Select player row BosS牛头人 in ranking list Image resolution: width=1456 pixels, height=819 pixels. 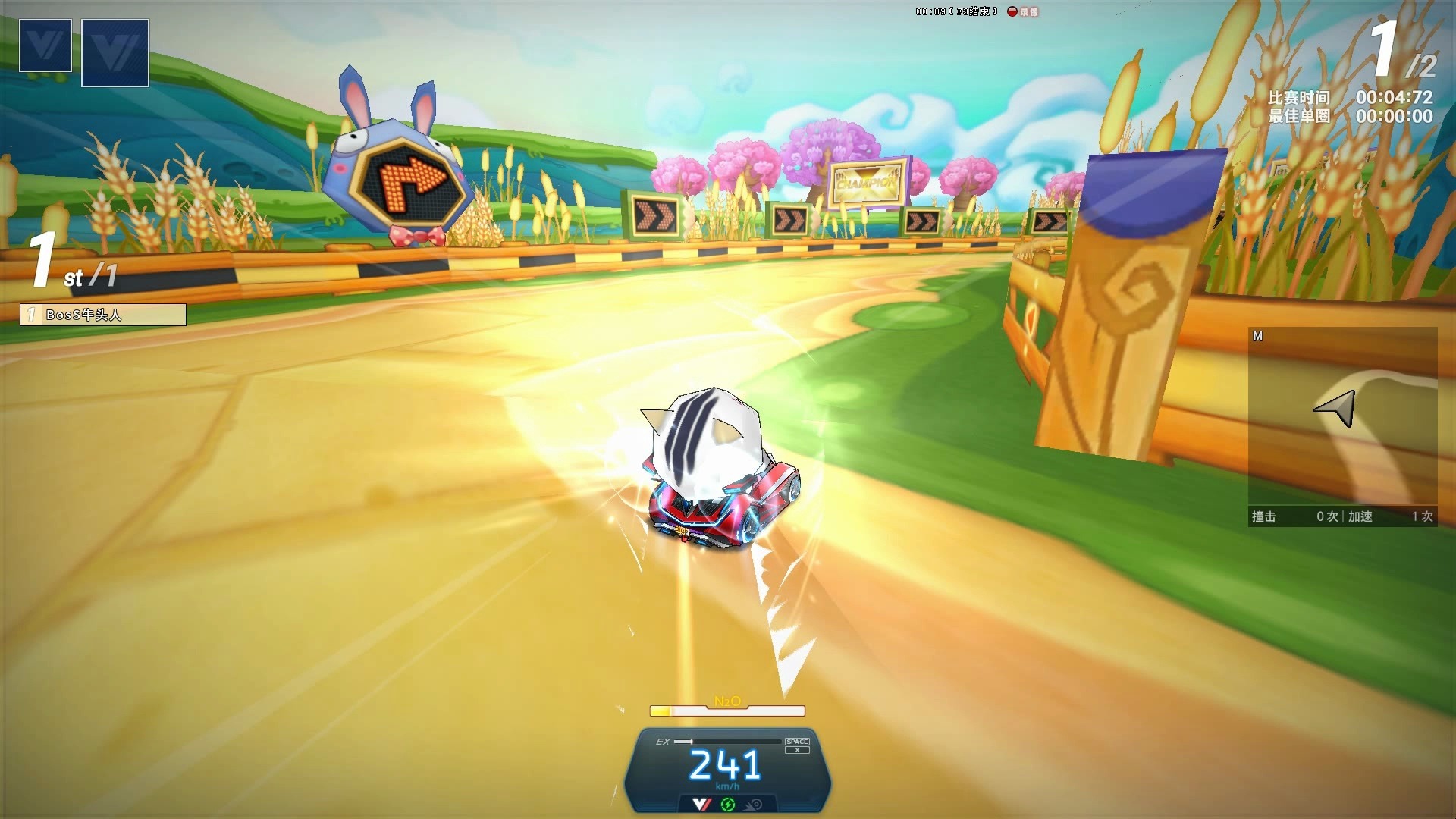coord(103,315)
